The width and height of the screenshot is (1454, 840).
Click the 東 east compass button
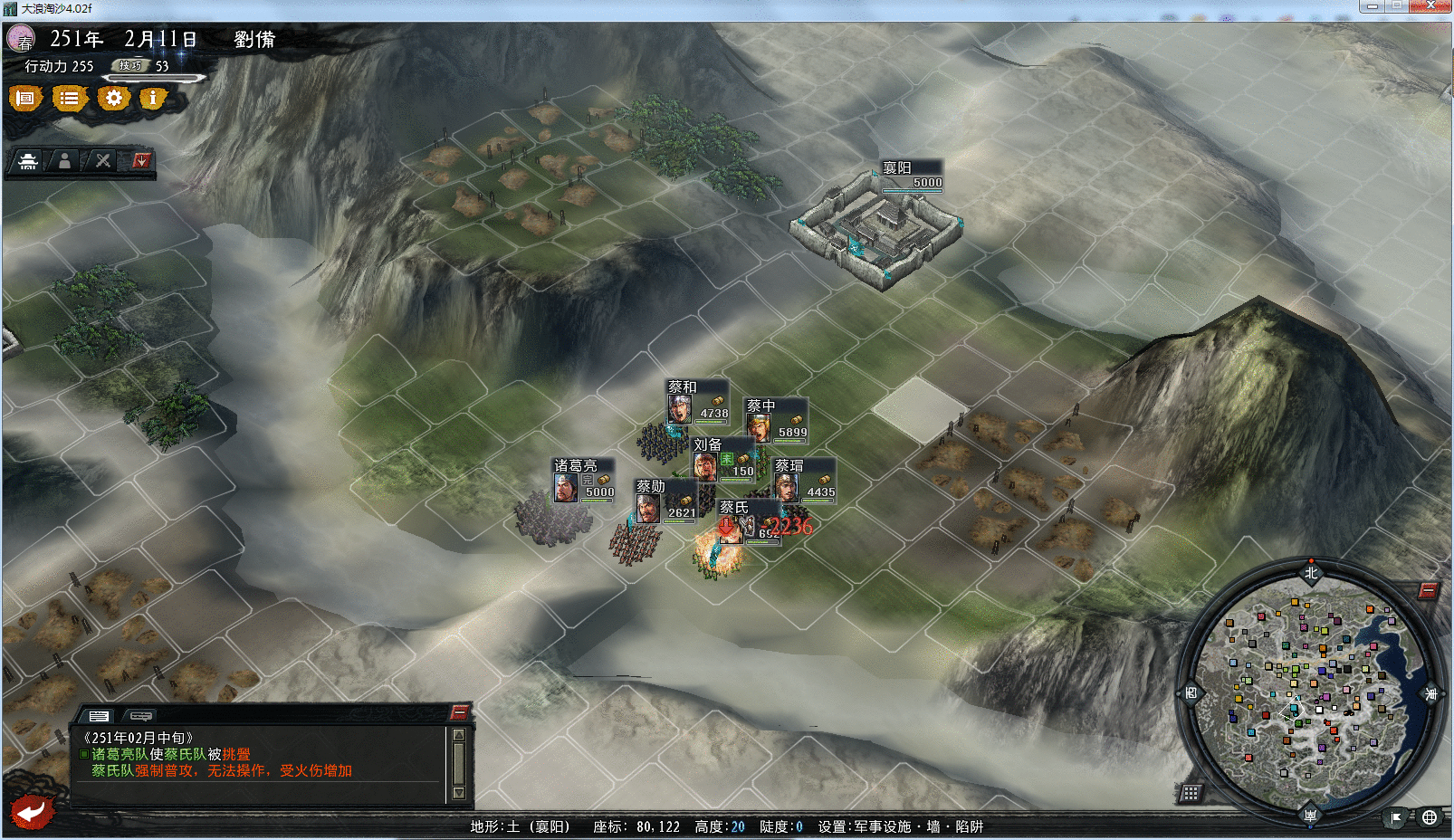click(x=1432, y=693)
